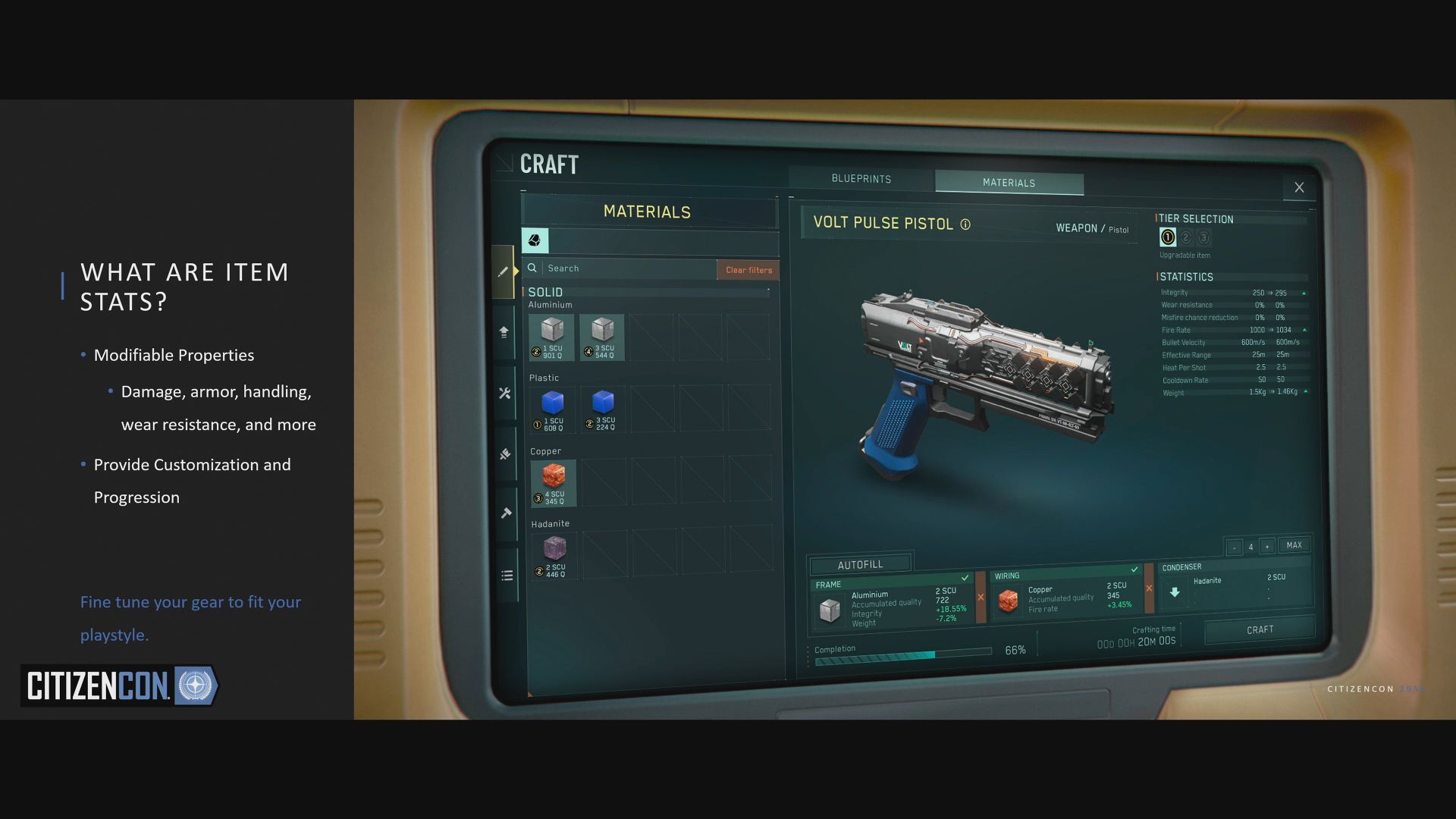Choose the 3 SCU Plastic stack
The height and width of the screenshot is (819, 1456).
click(x=603, y=409)
